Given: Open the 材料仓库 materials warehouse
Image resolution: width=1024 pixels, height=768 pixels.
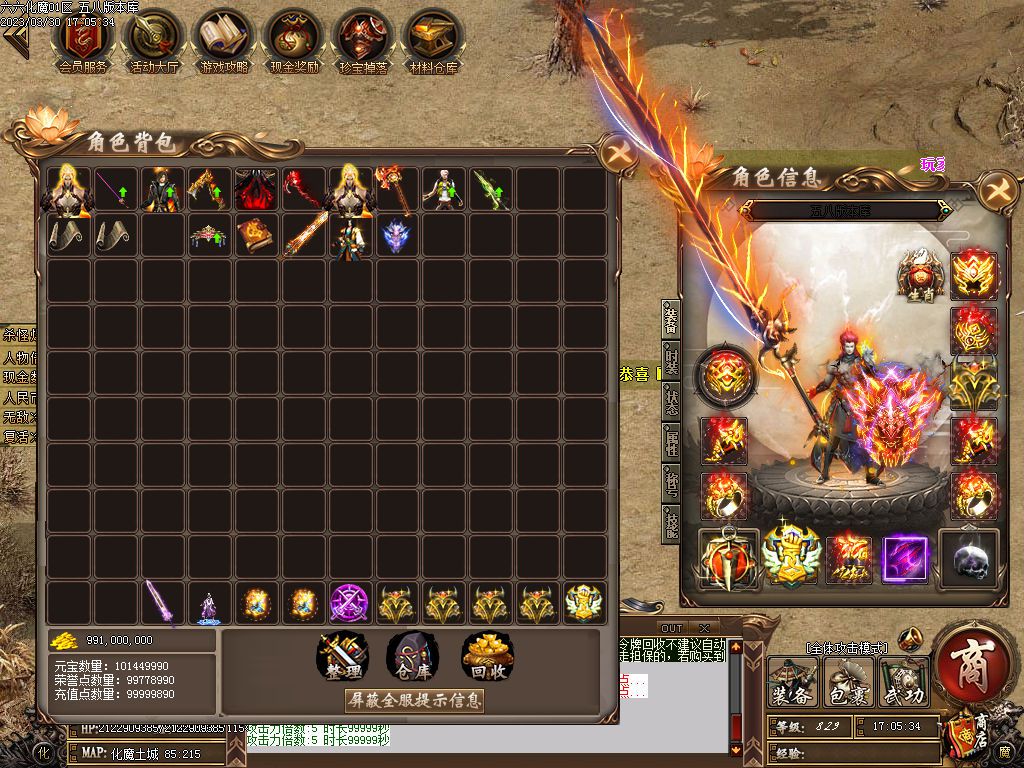Looking at the screenshot, I should point(433,38).
